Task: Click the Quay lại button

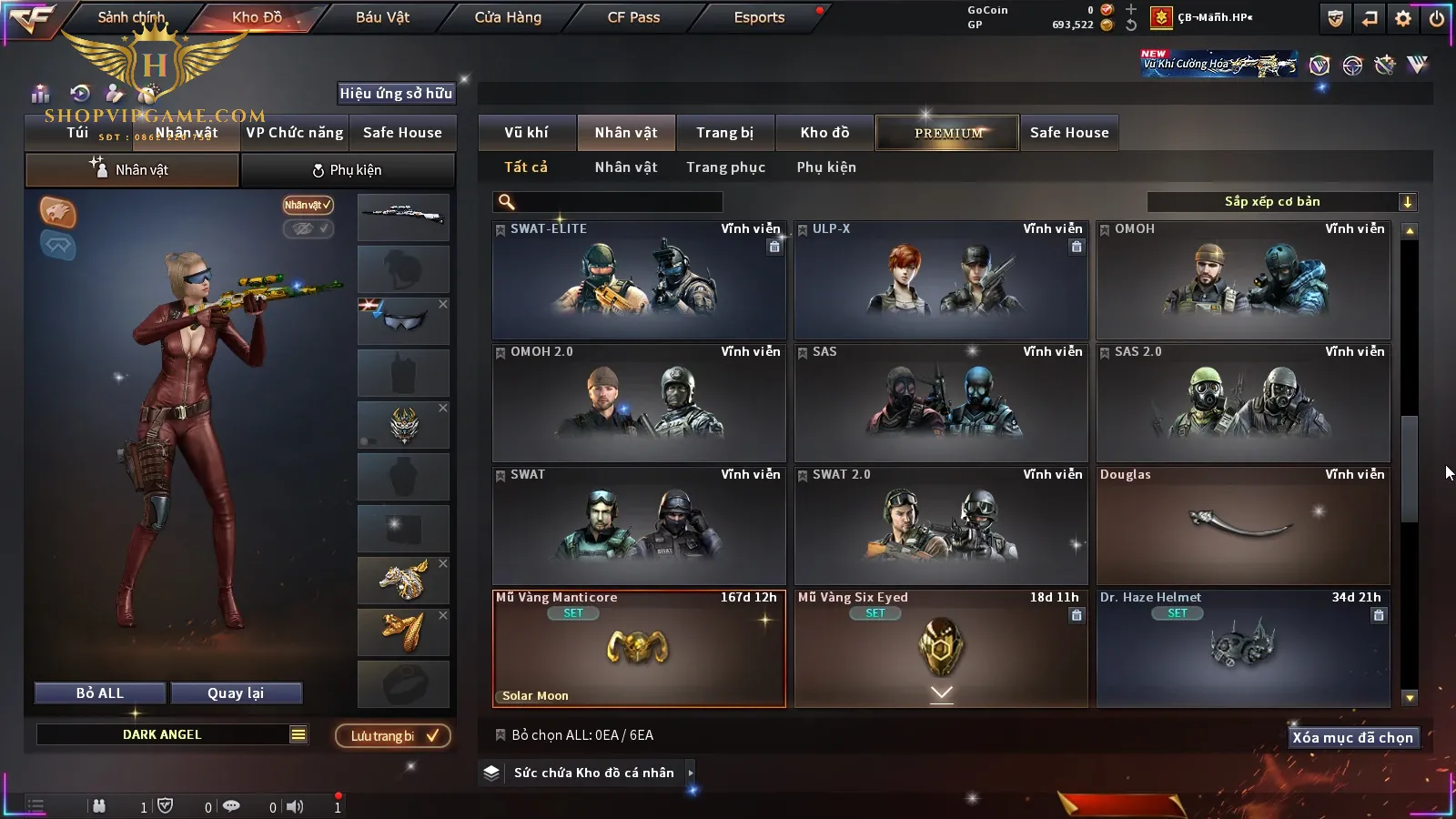Action: pyautogui.click(x=236, y=693)
